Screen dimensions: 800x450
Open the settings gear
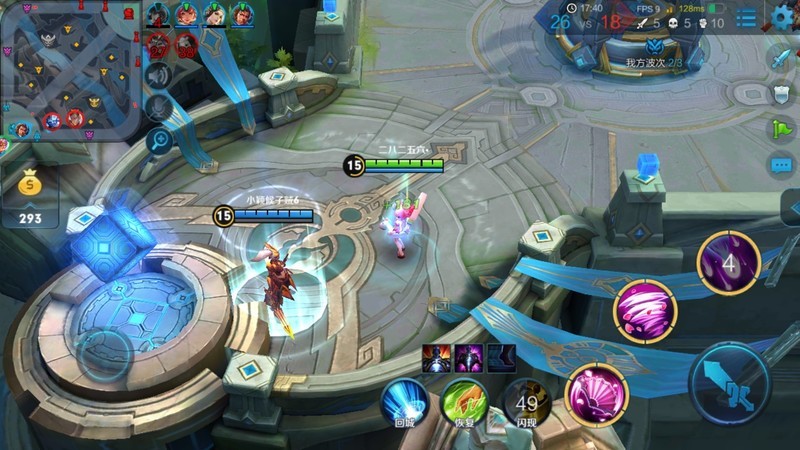tap(783, 16)
